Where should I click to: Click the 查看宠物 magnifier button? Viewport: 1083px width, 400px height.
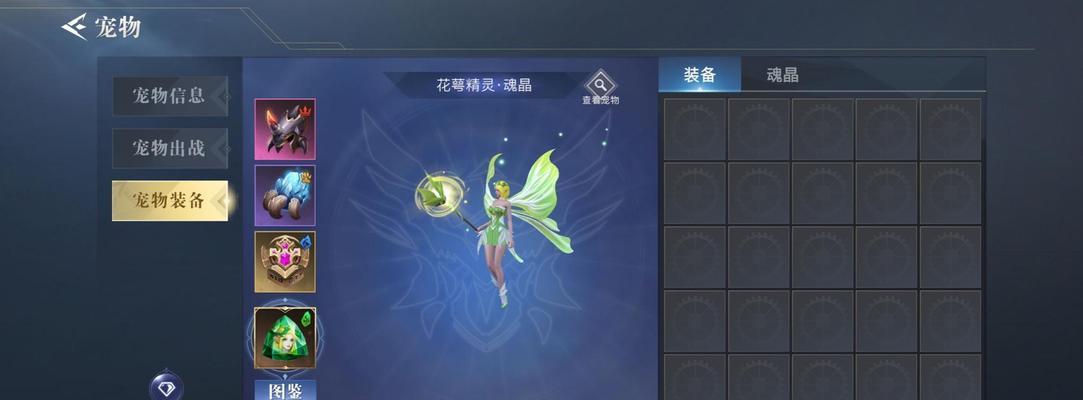tap(600, 86)
